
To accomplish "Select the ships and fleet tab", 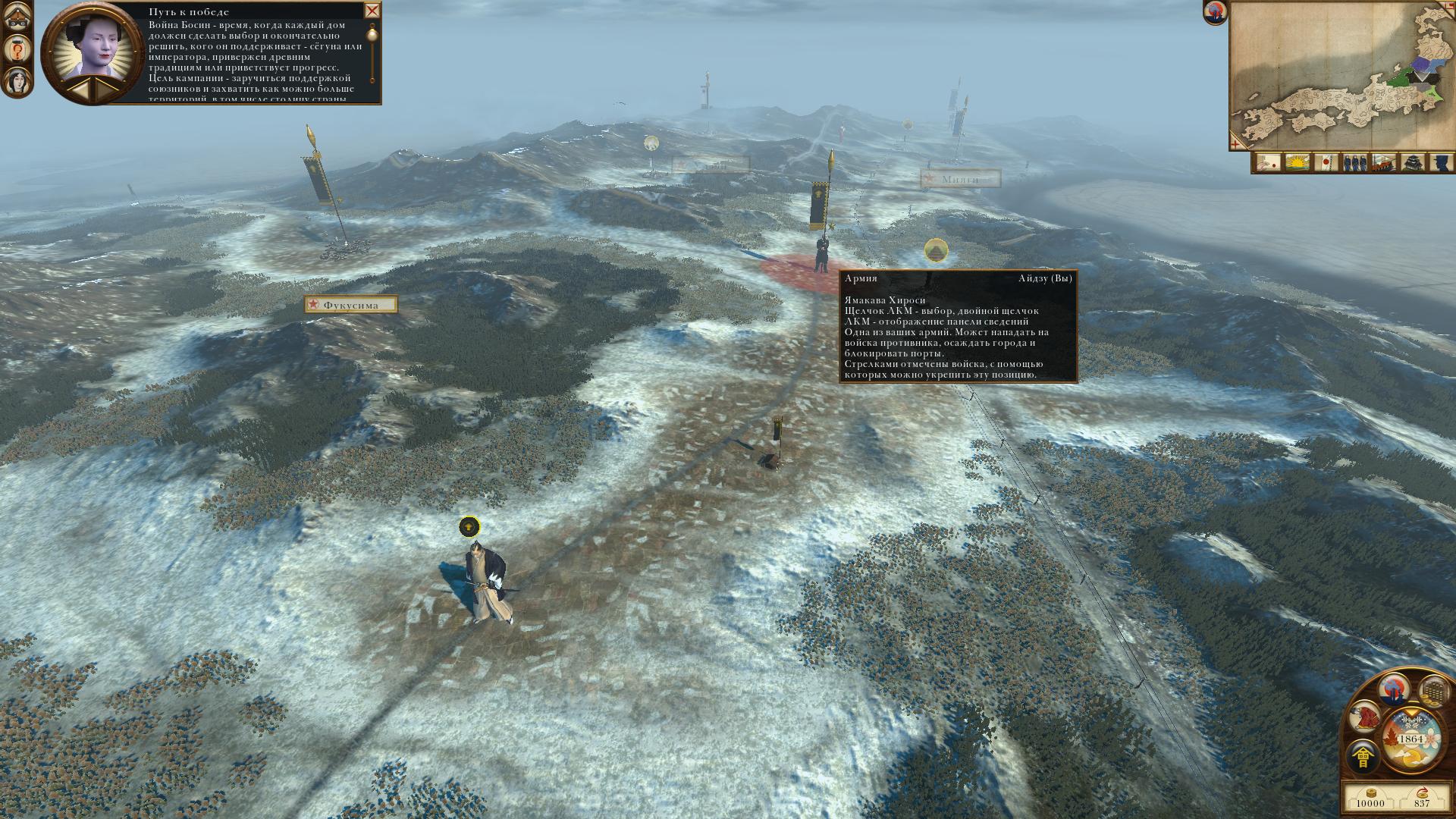I will click(x=1384, y=162).
